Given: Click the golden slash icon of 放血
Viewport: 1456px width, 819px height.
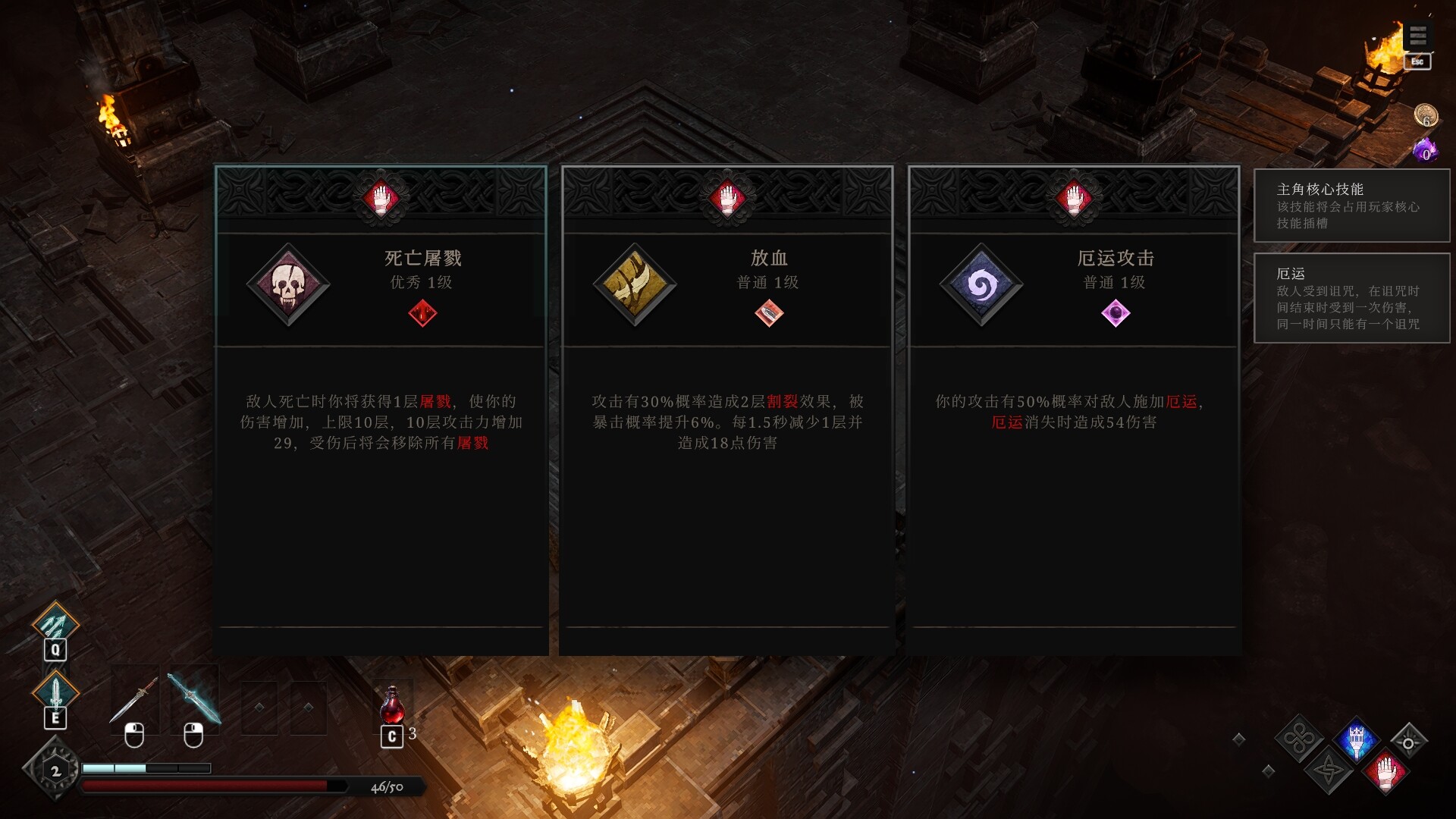Looking at the screenshot, I should click(635, 285).
